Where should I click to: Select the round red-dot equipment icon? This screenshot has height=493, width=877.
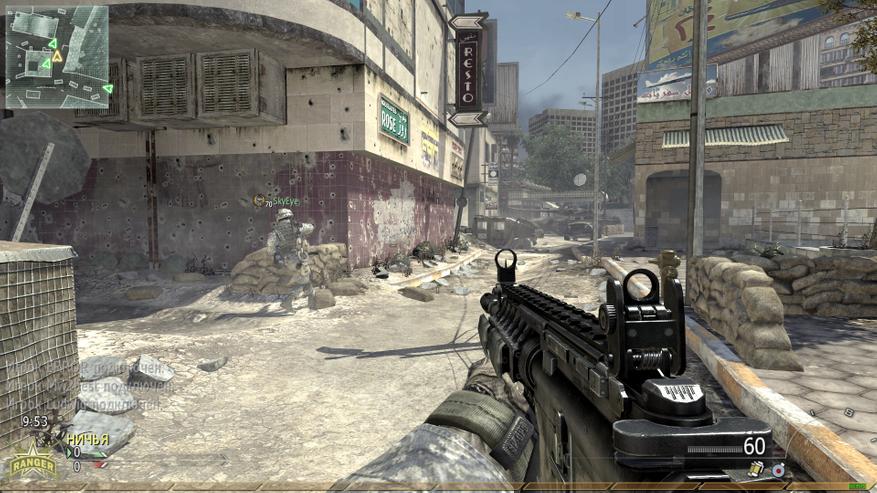click(x=777, y=469)
